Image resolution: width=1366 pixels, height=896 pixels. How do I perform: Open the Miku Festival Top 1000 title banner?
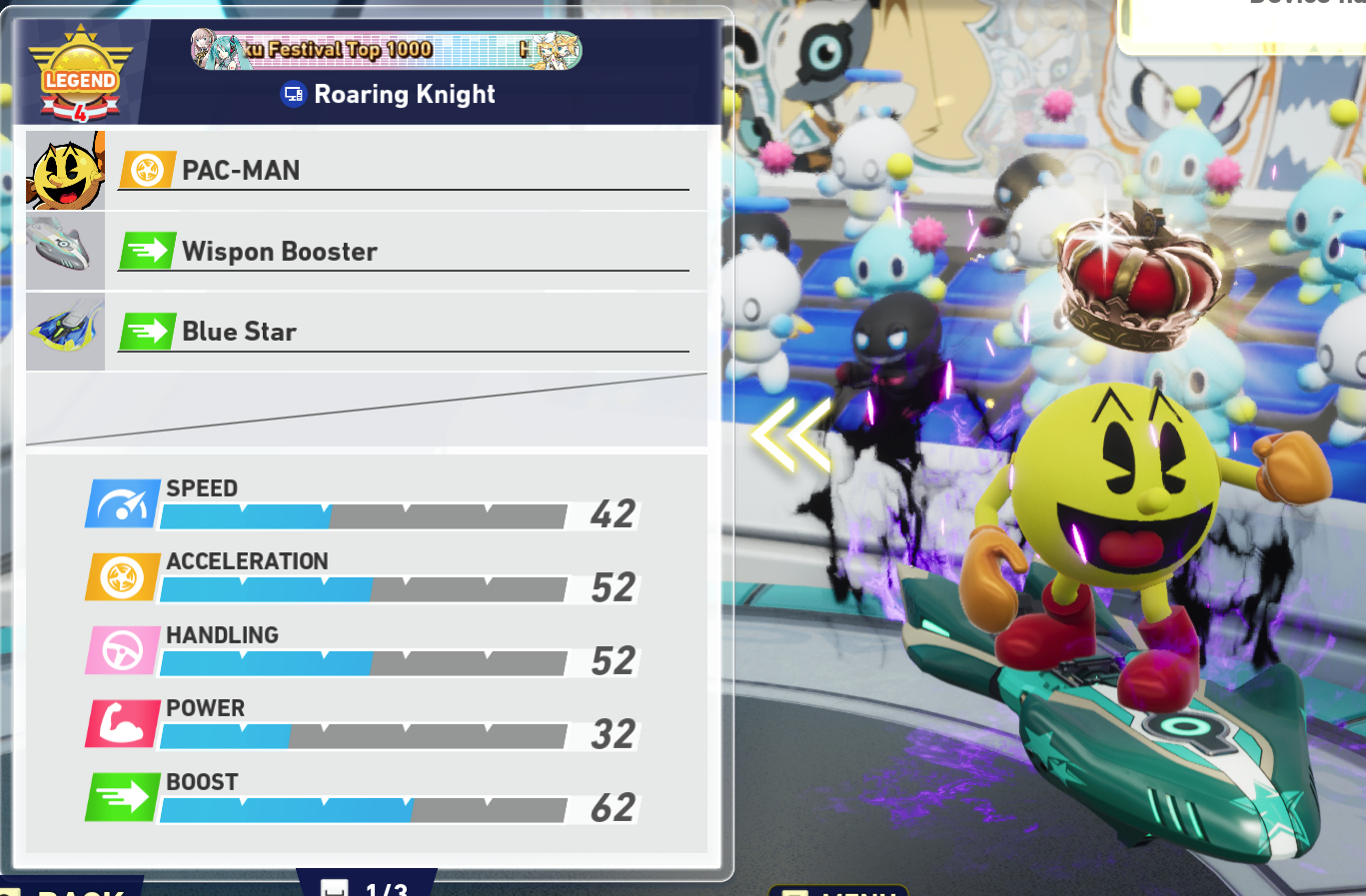[386, 49]
